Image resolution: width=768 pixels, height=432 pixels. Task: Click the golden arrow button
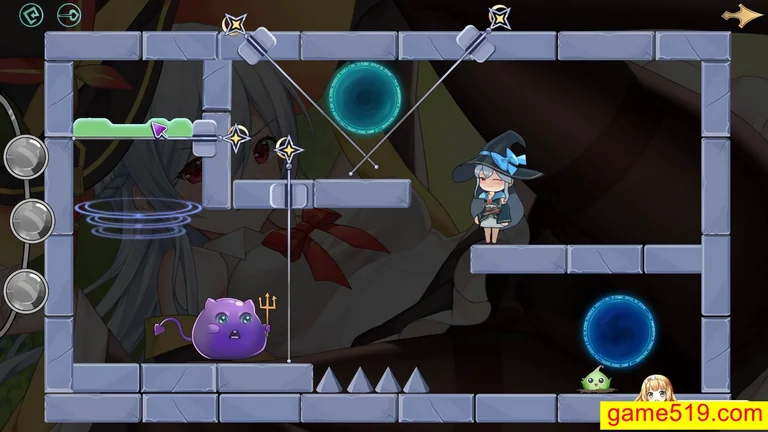pos(742,15)
